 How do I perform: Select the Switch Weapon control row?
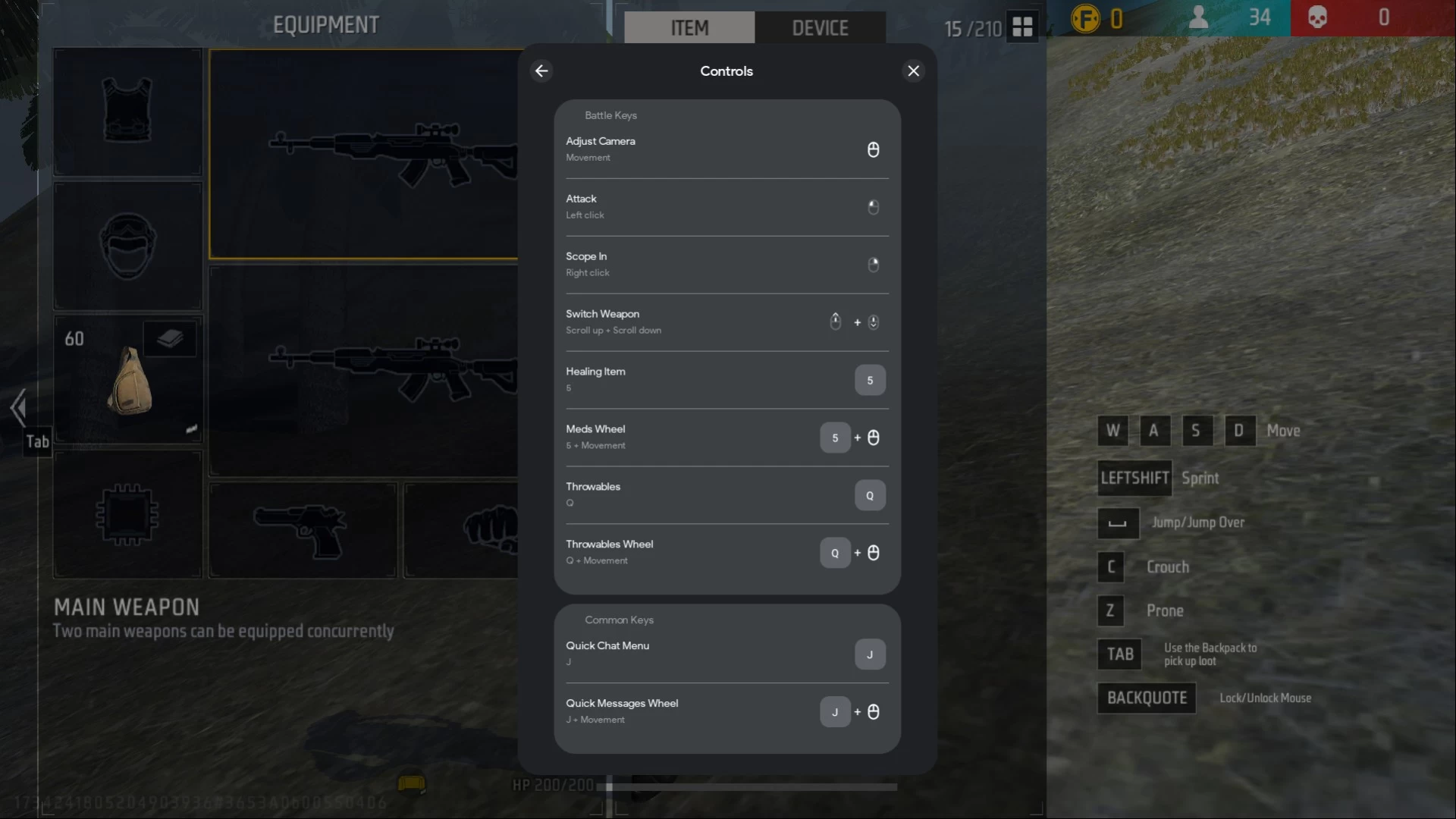pos(726,322)
